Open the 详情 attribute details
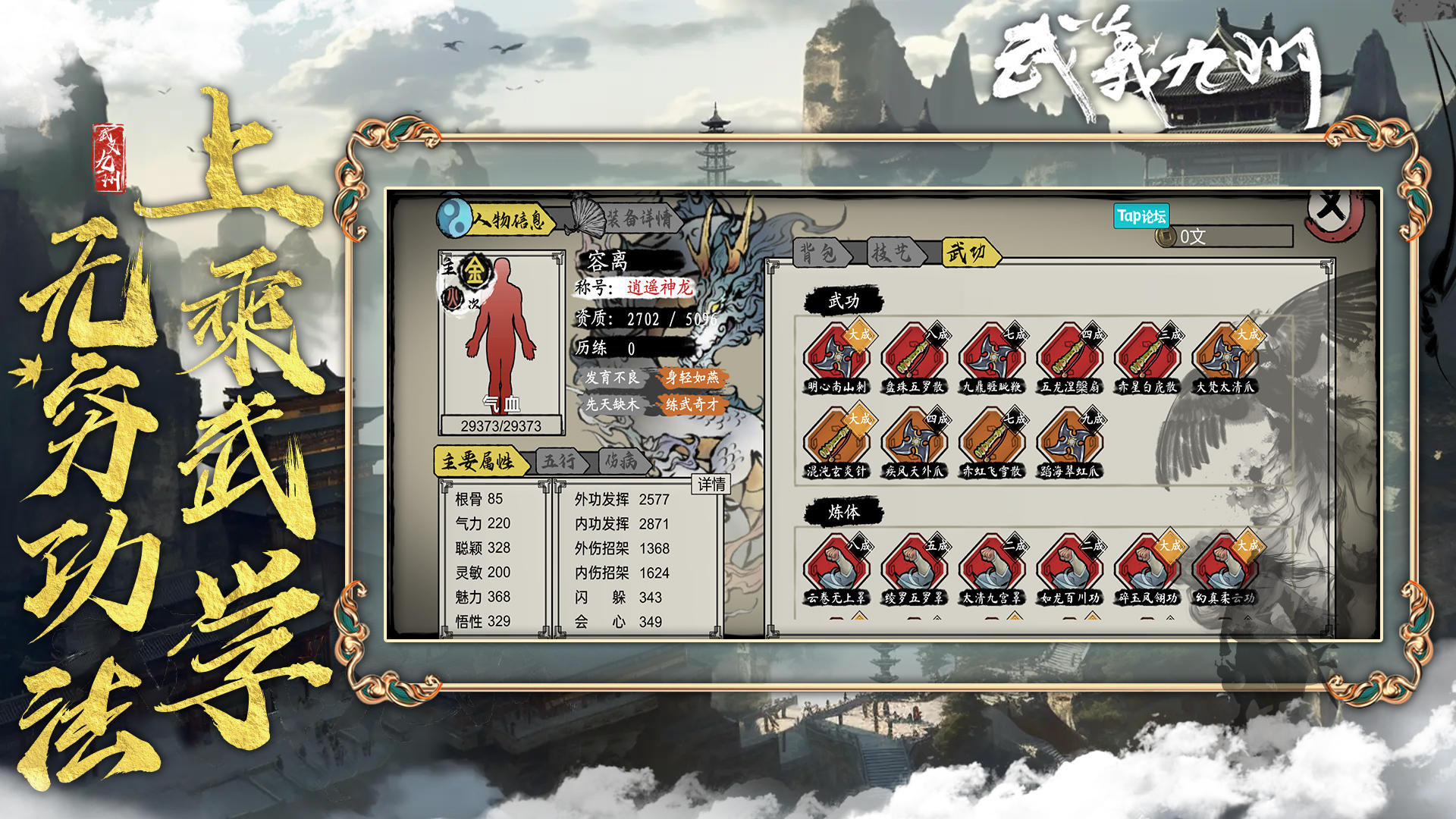Viewport: 1456px width, 819px height. click(x=711, y=484)
